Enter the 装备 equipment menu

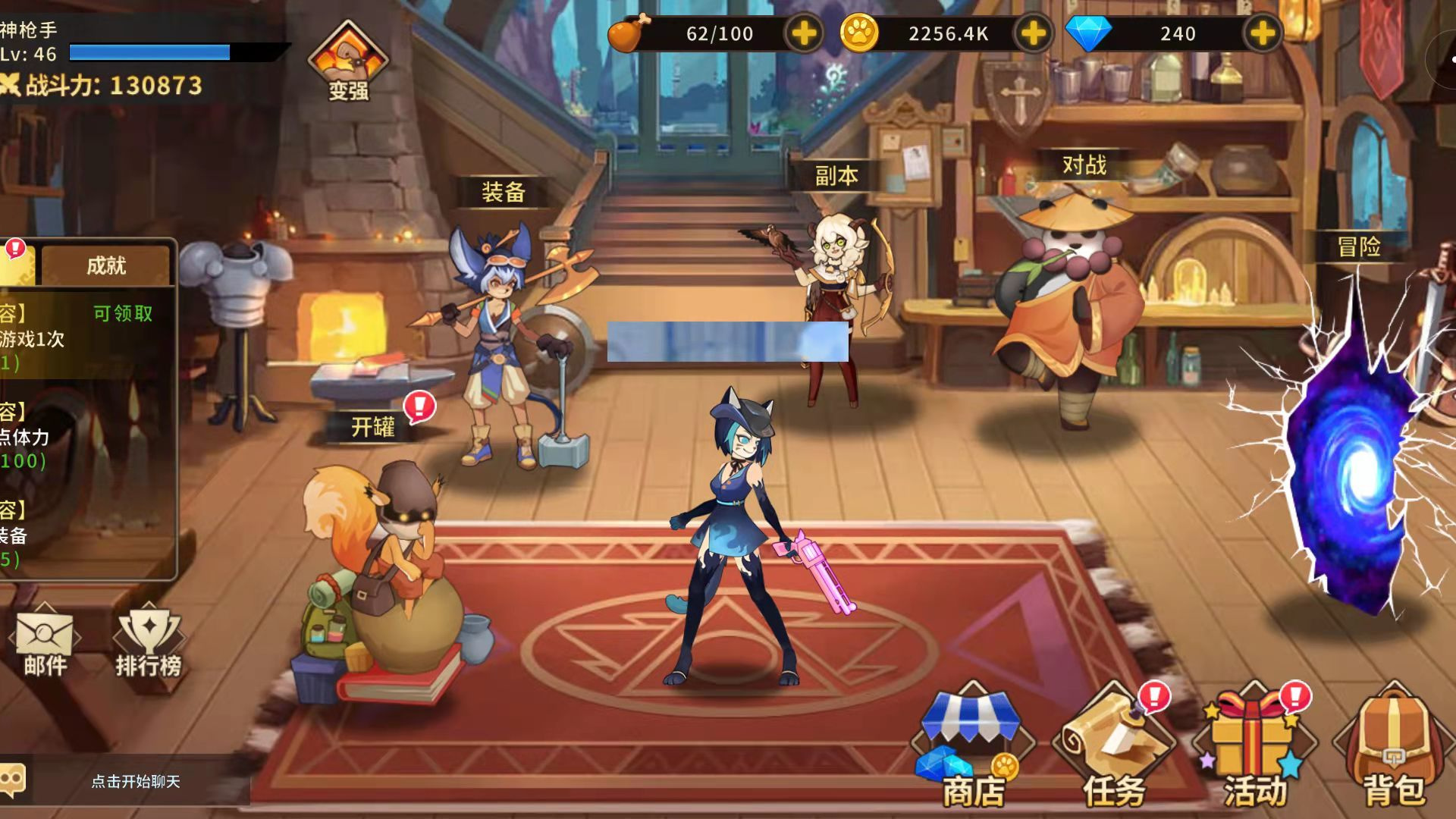click(x=504, y=193)
